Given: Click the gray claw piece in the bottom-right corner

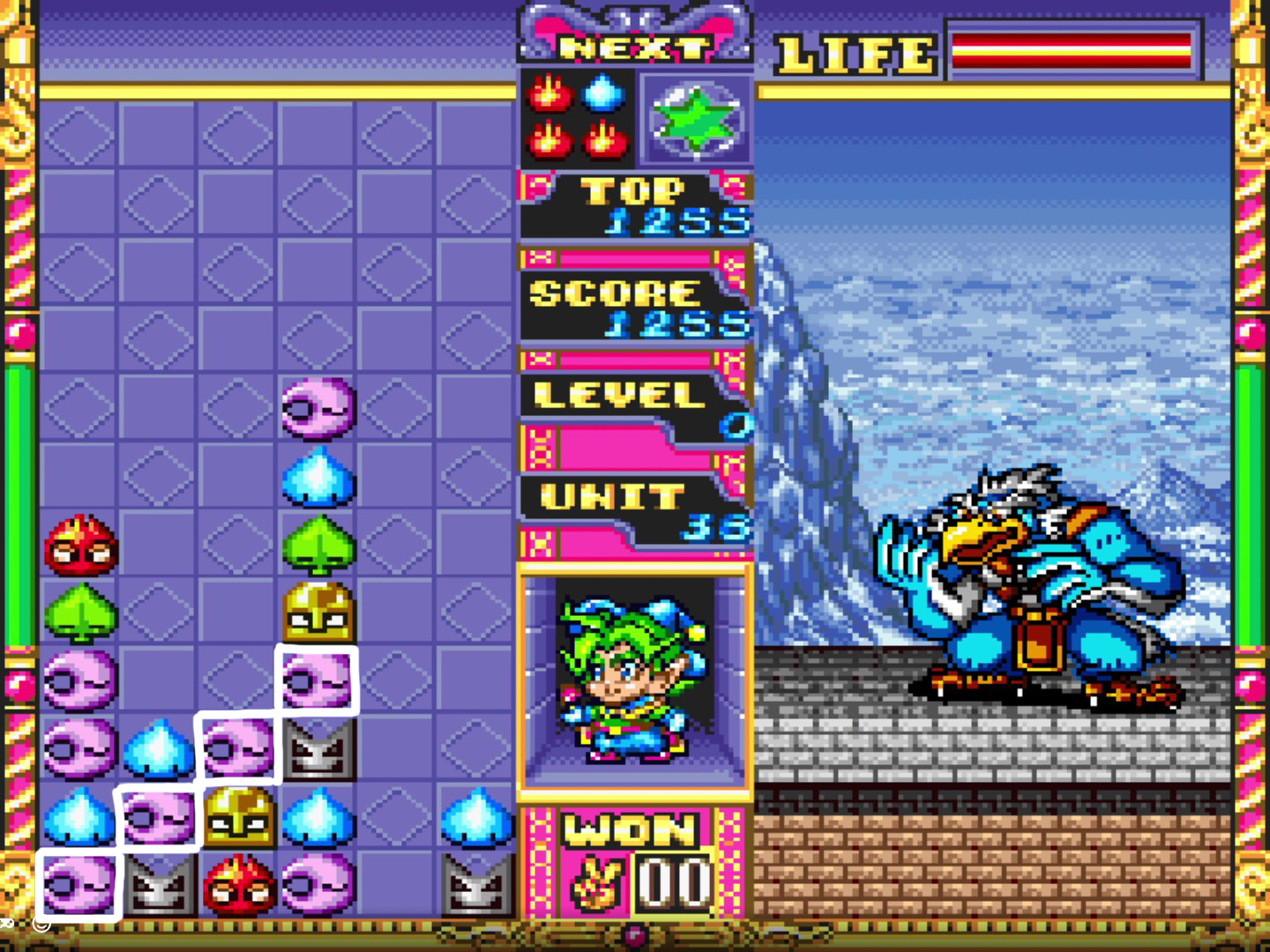Looking at the screenshot, I should tap(476, 881).
